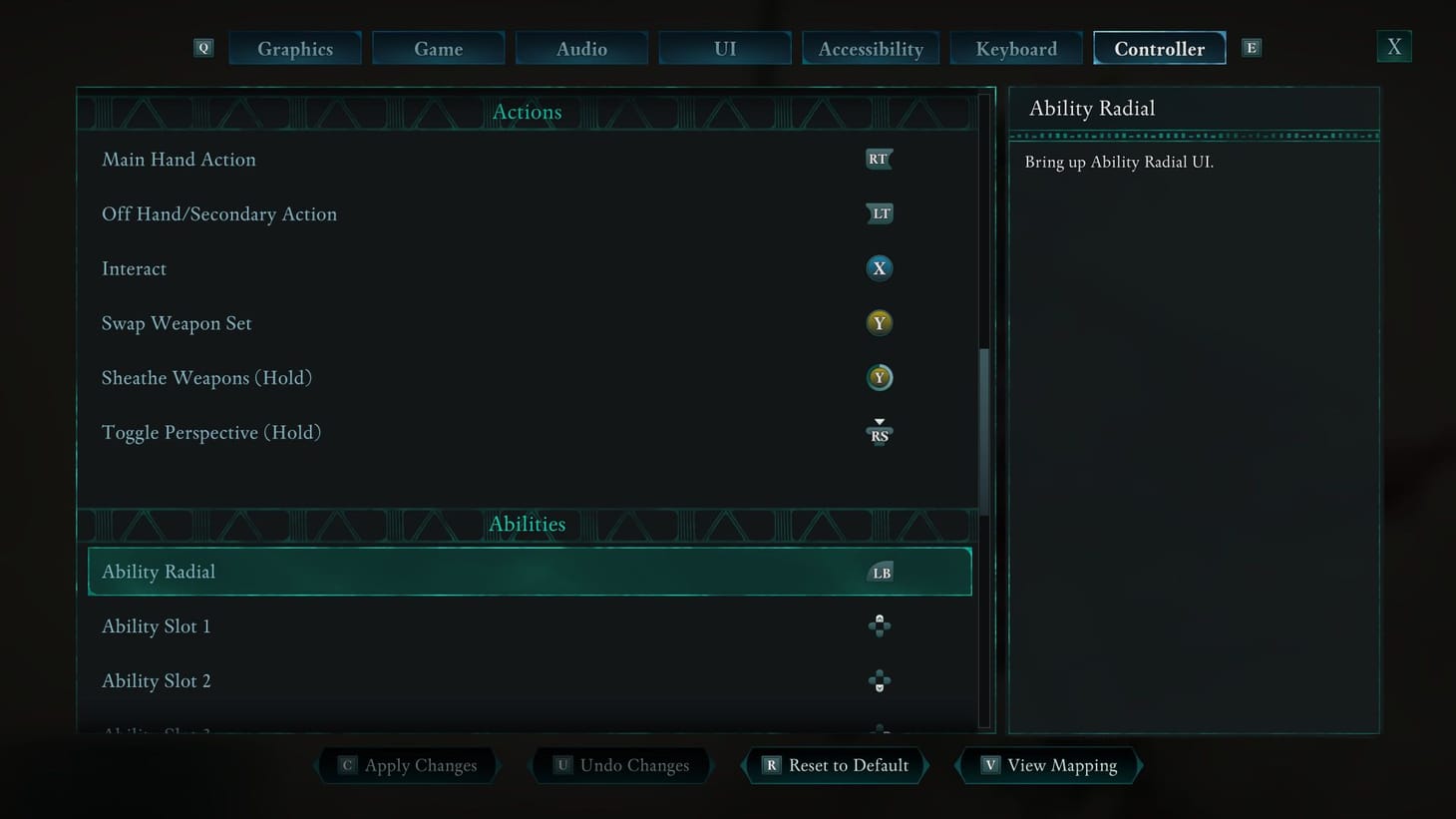This screenshot has height=819, width=1456.
Task: Open View Mapping
Action: [x=1047, y=765]
